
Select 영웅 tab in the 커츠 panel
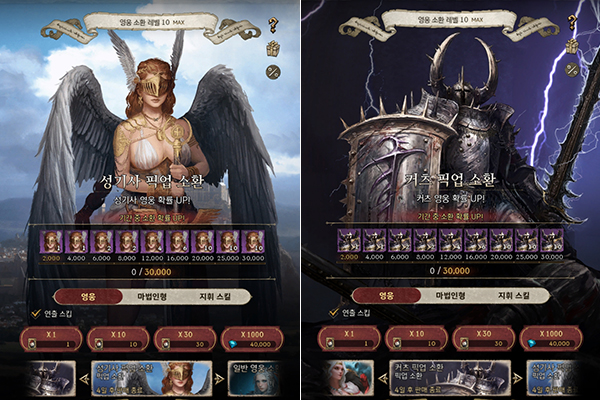coord(385,296)
